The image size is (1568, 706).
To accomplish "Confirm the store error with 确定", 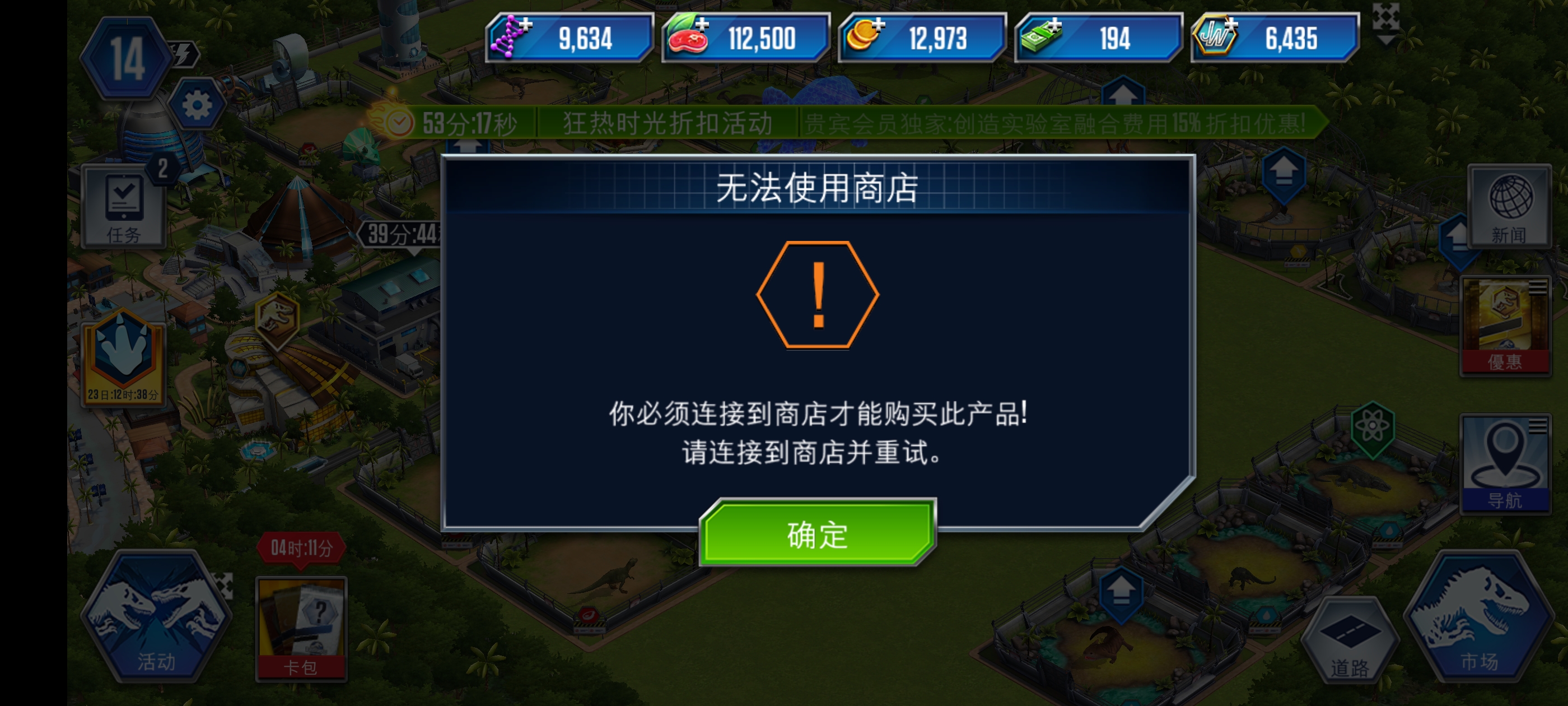I will coord(816,535).
